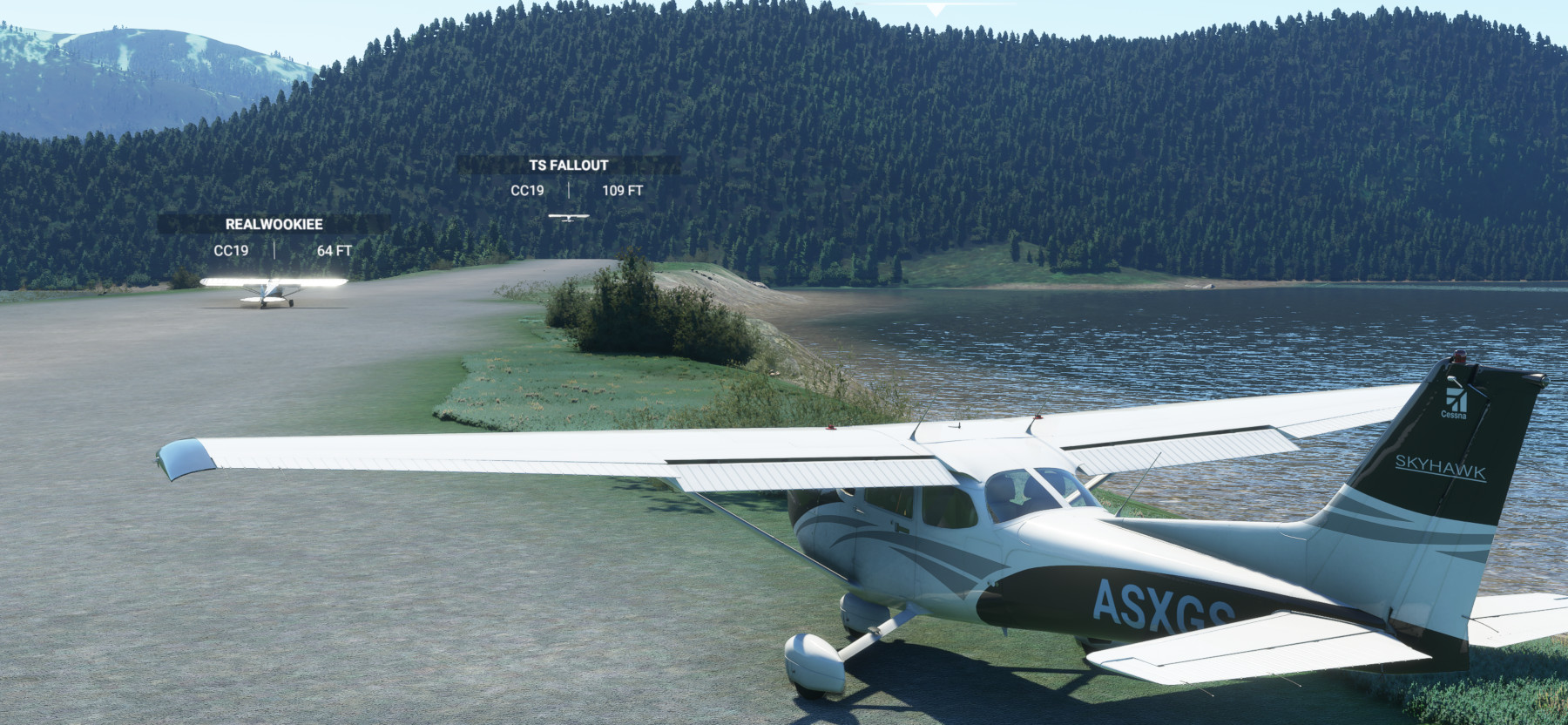Screen dimensions: 1568x725
Task: Toggle the nametag banner for REALWOOKIEE
Action: [273, 224]
